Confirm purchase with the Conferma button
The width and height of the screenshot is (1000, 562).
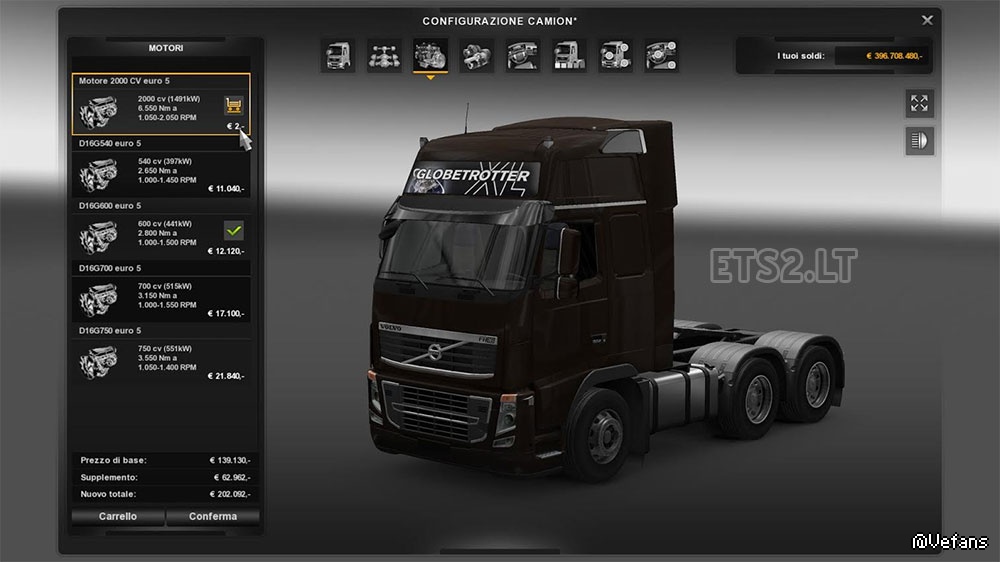pyautogui.click(x=214, y=517)
